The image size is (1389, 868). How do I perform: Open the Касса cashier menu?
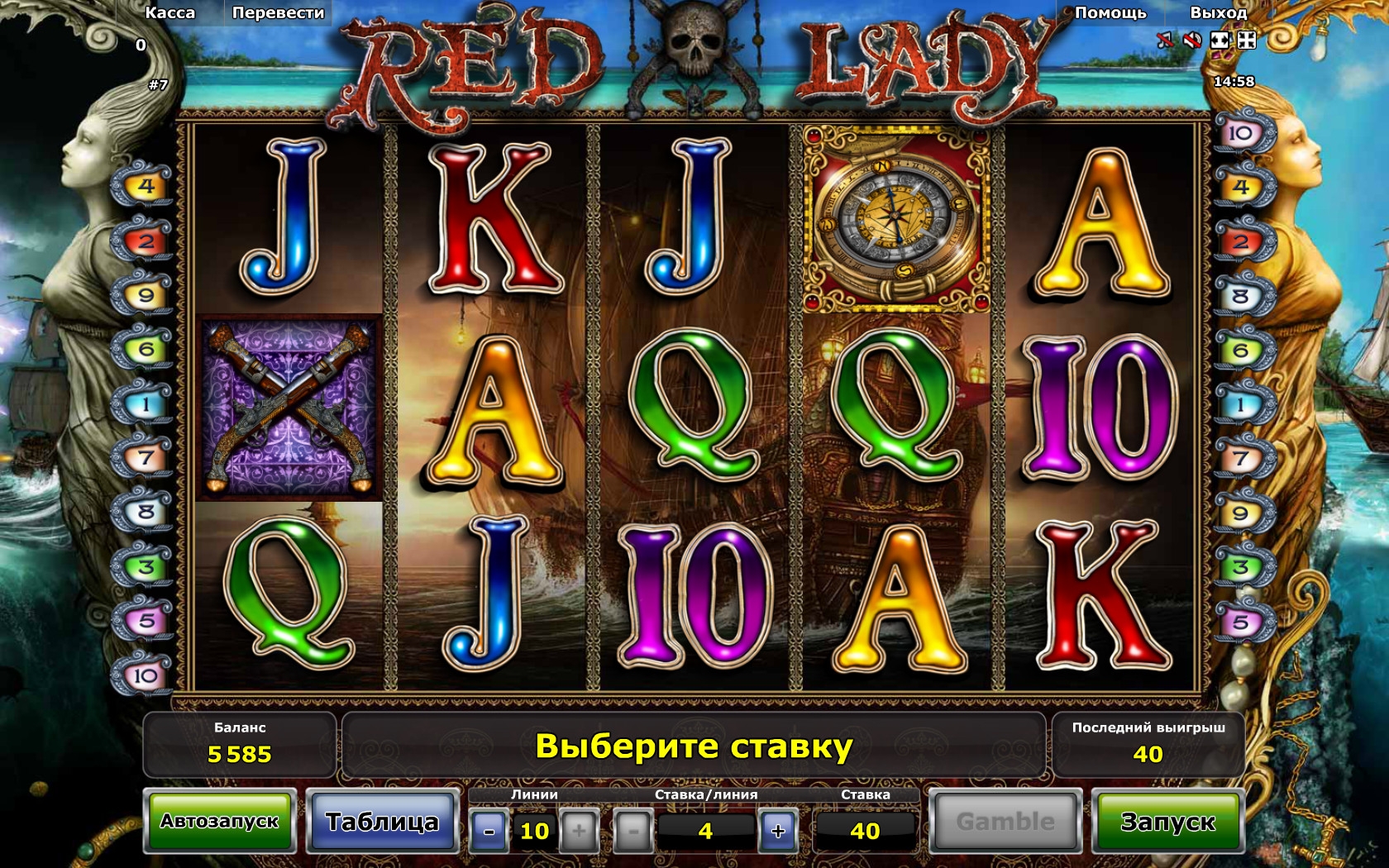(170, 12)
